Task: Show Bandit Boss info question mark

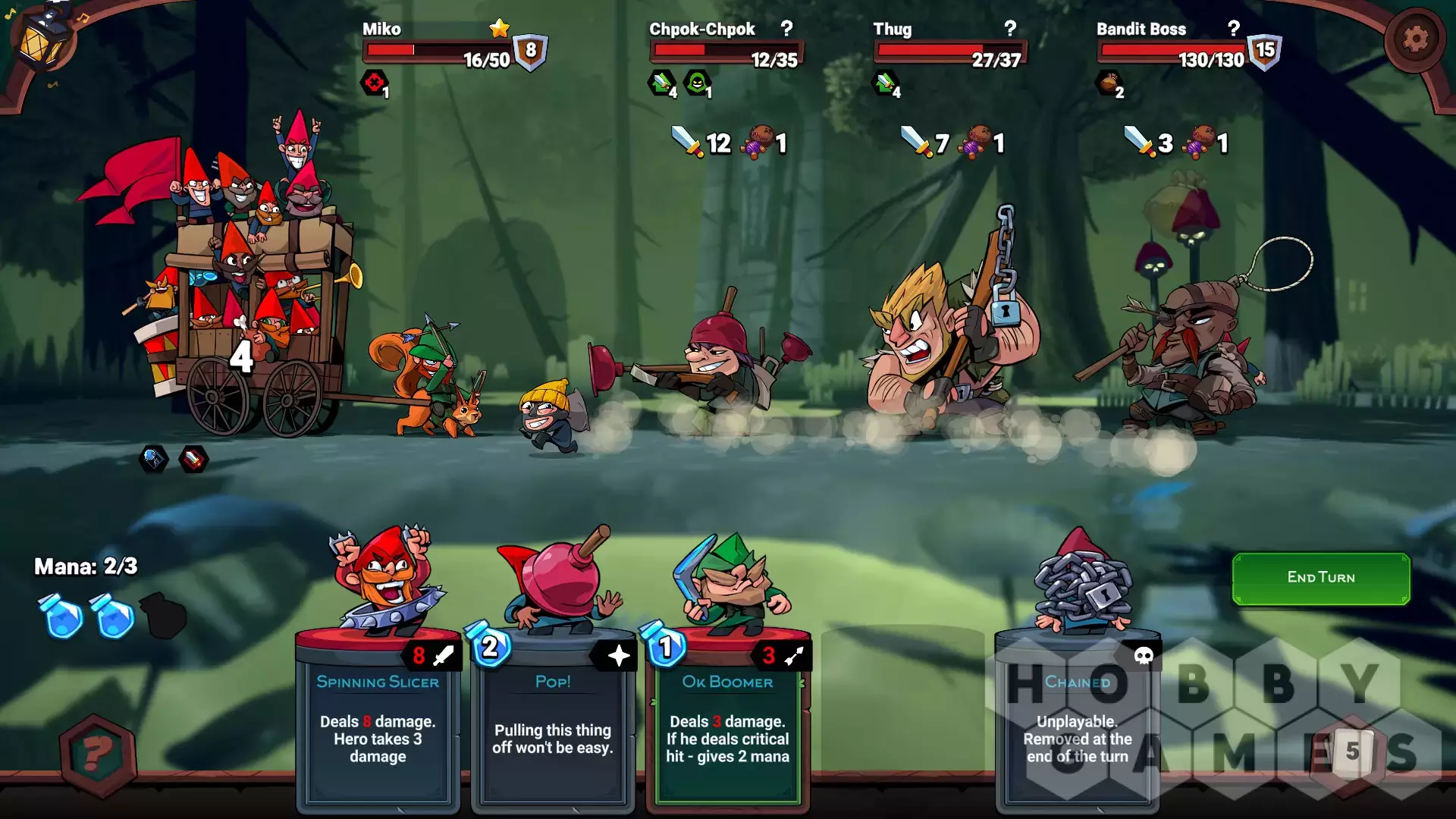Action: tap(1234, 29)
